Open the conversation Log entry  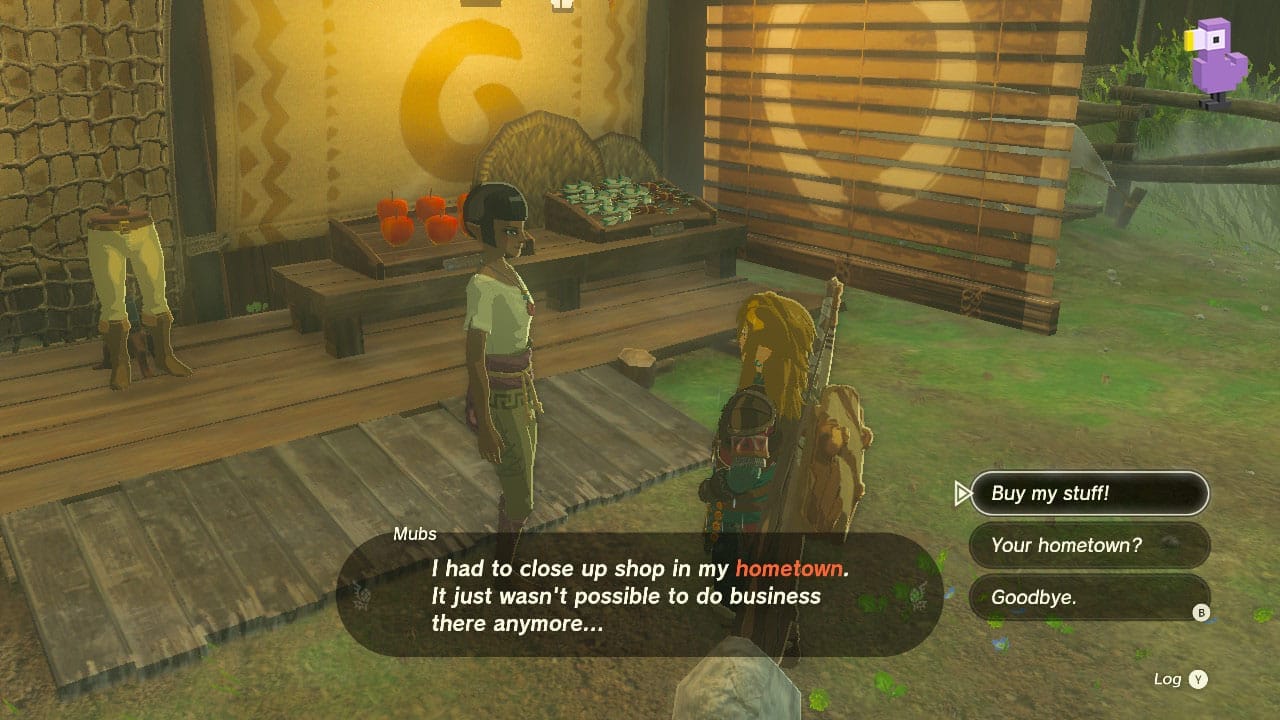[1185, 678]
